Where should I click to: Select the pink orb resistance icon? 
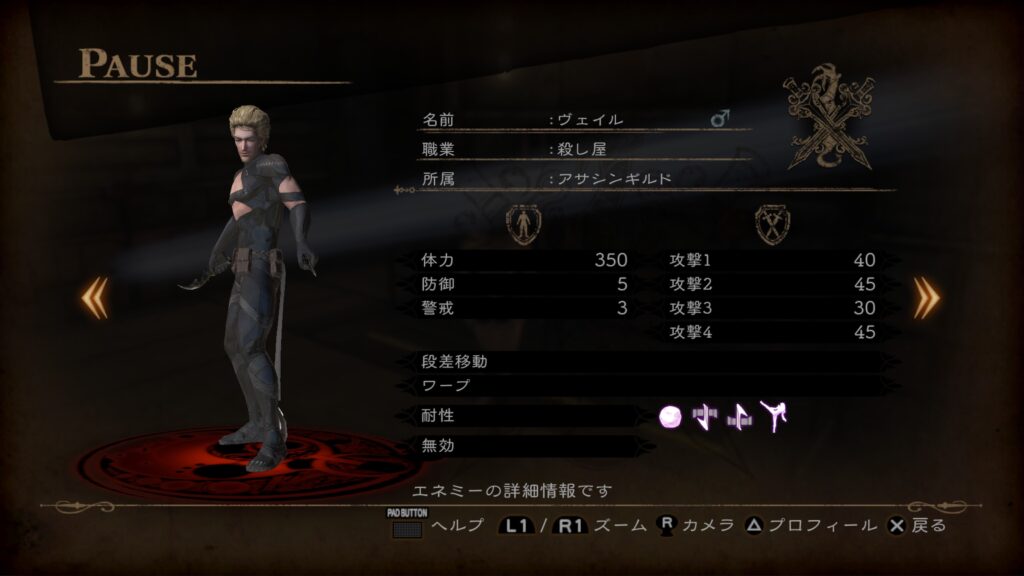(x=671, y=417)
